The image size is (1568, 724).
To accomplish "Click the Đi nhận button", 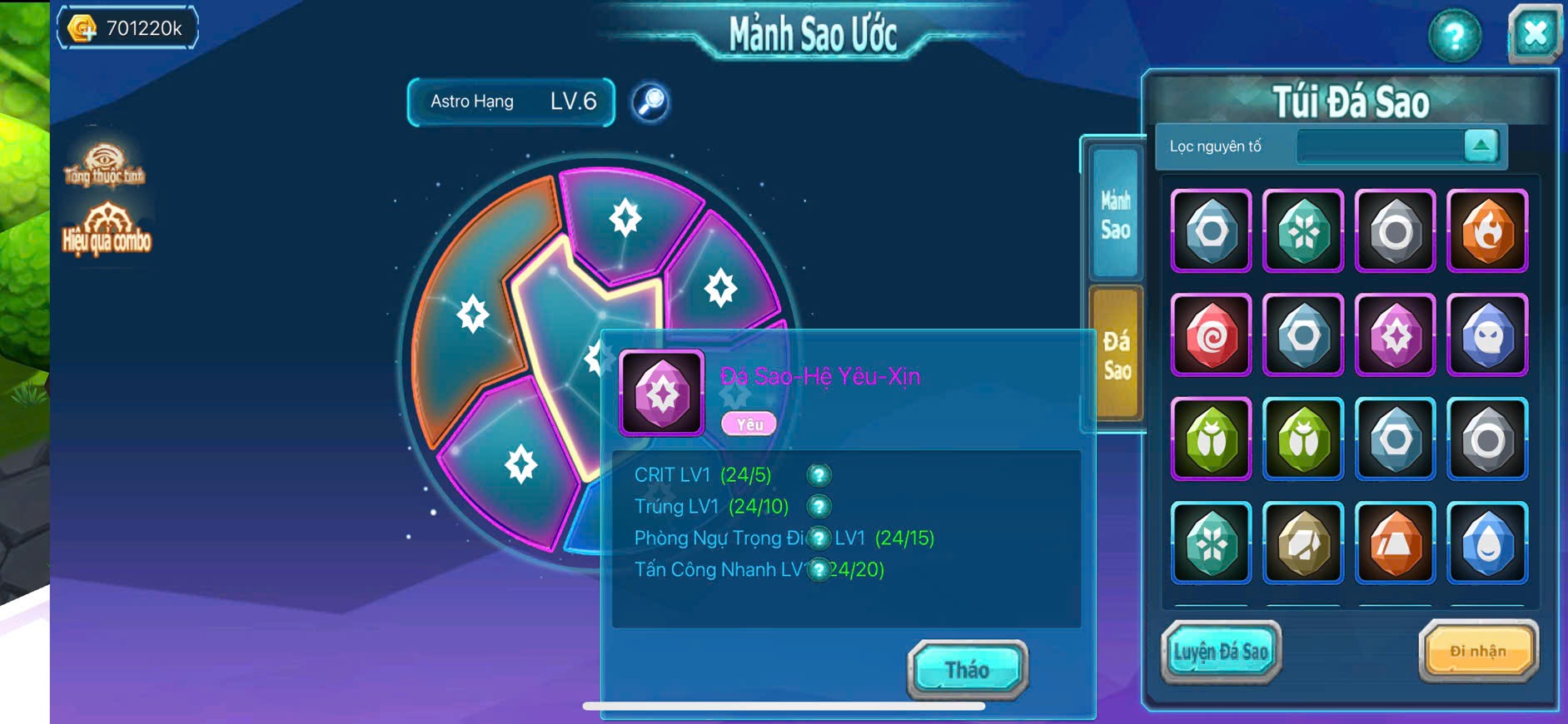I will click(1477, 651).
